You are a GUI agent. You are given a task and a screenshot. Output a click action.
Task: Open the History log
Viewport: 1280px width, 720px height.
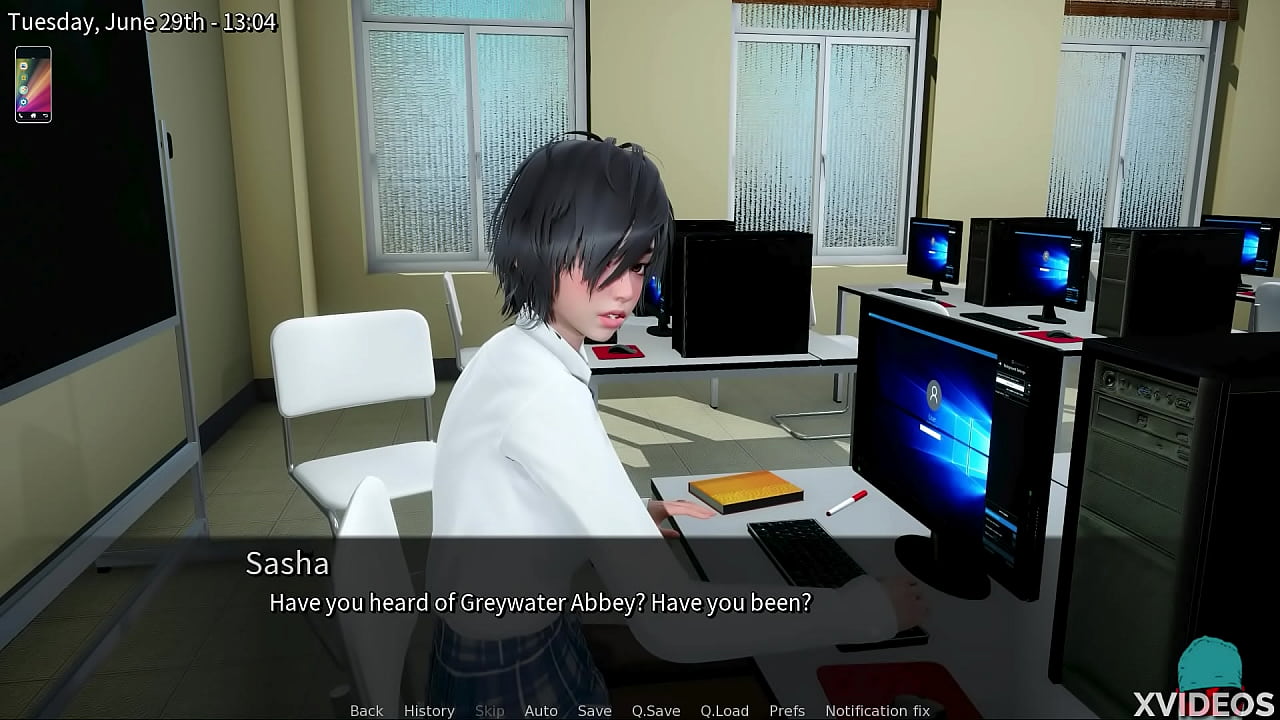(x=428, y=710)
